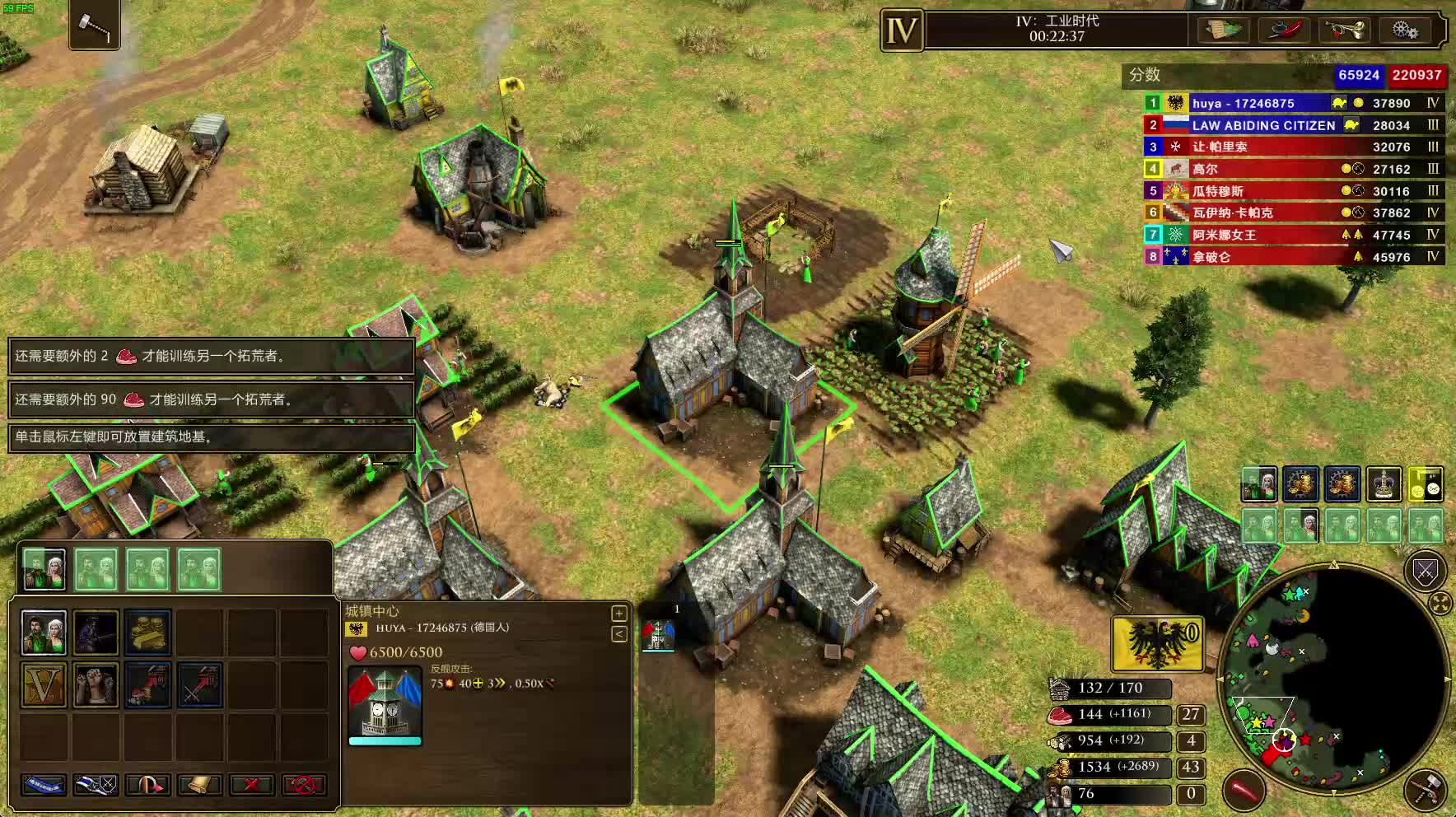The width and height of the screenshot is (1456, 817).
Task: Expand the town center info with plus button
Action: click(x=618, y=613)
